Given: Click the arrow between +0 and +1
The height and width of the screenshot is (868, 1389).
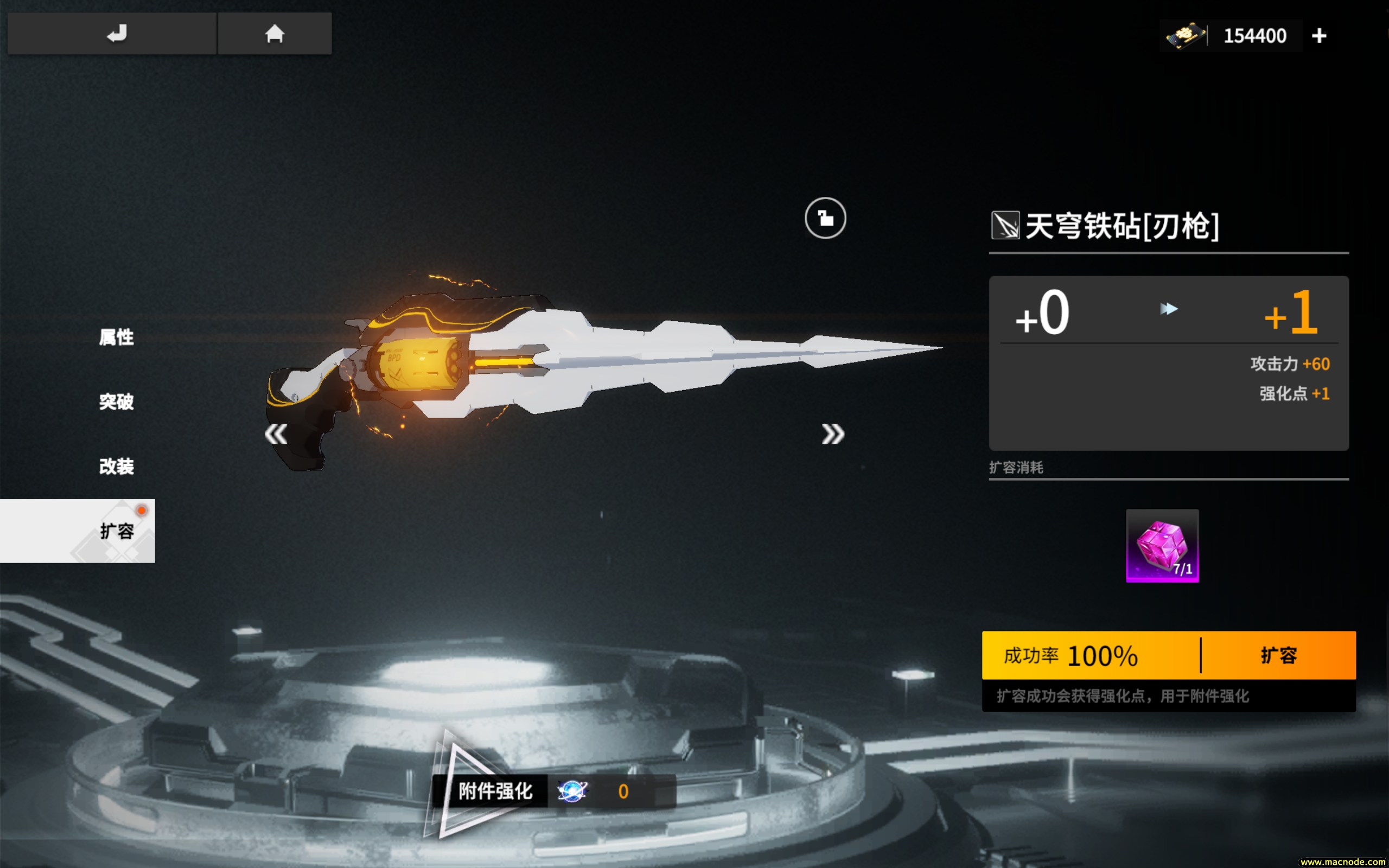Looking at the screenshot, I should pyautogui.click(x=1168, y=308).
